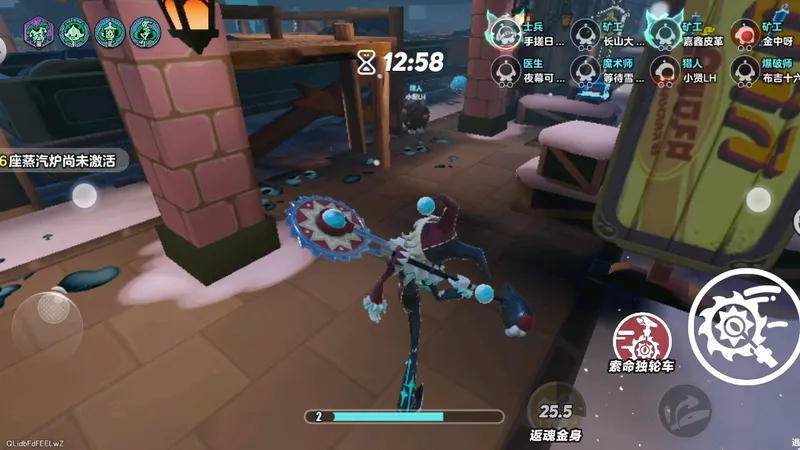Select the 士兵 player 手搓日 portrait

[505, 33]
